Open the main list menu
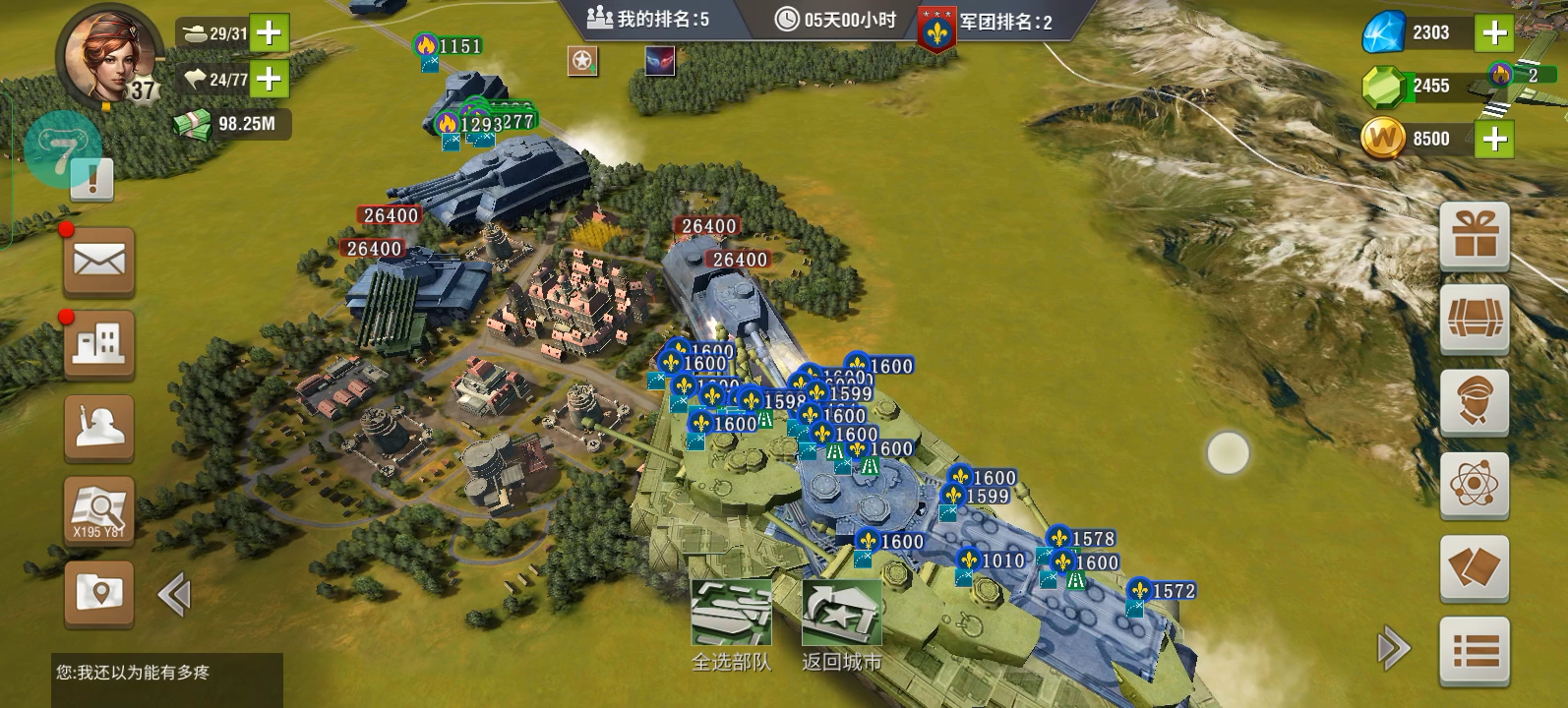The image size is (1568, 708). [x=1475, y=650]
